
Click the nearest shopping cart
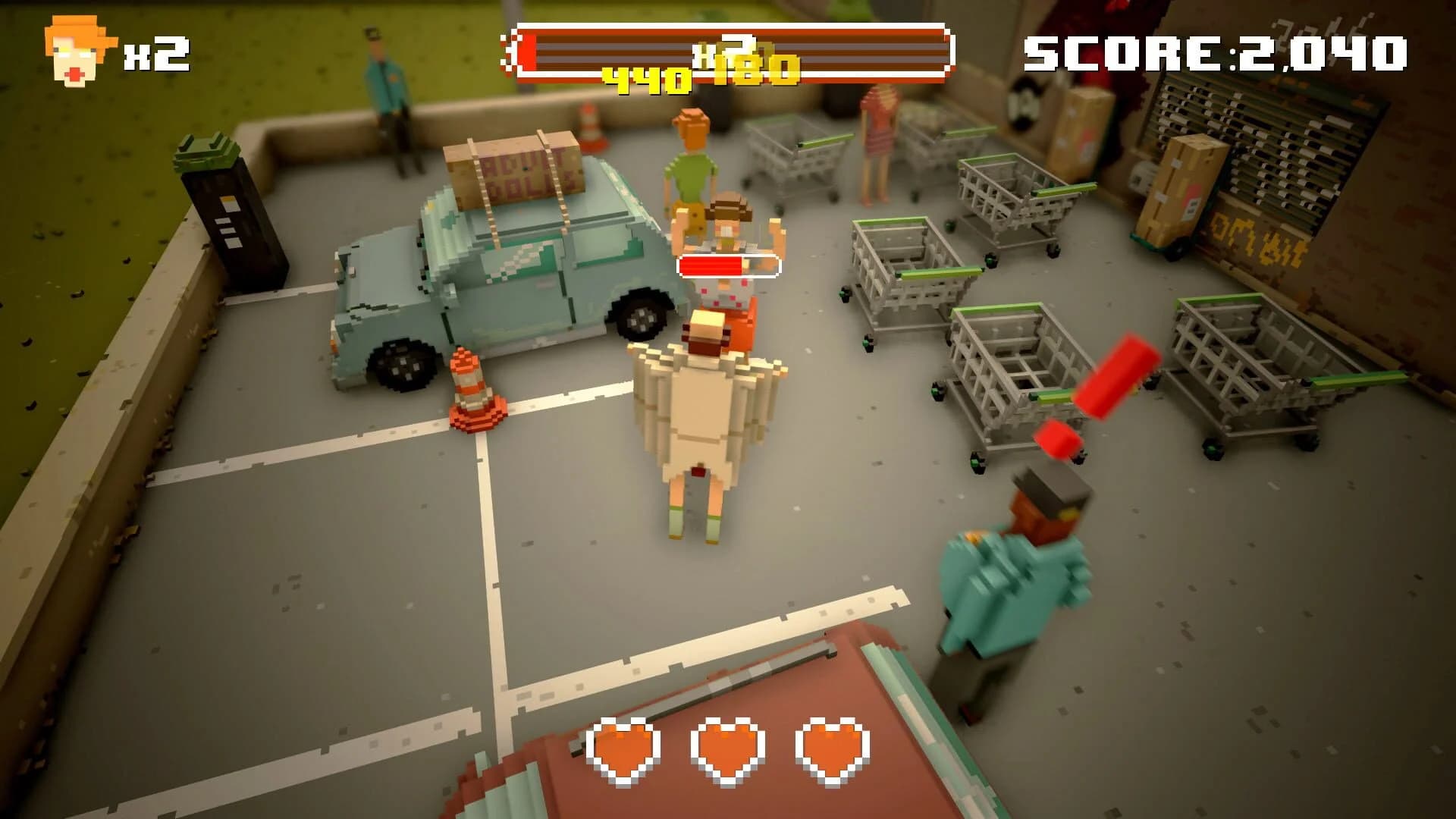(1009, 372)
